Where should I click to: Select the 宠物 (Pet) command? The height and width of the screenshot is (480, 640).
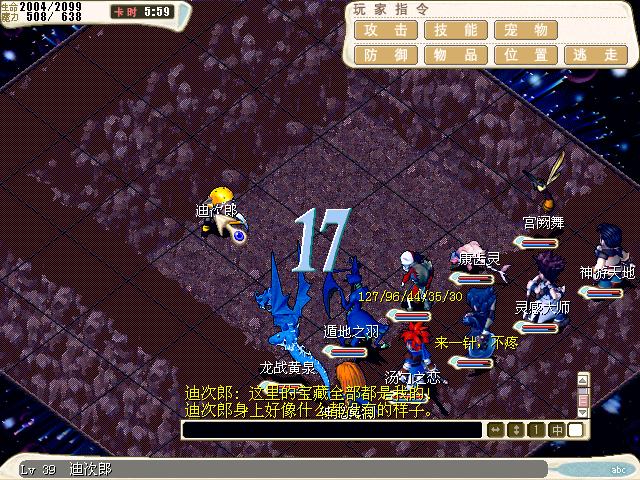[x=525, y=31]
